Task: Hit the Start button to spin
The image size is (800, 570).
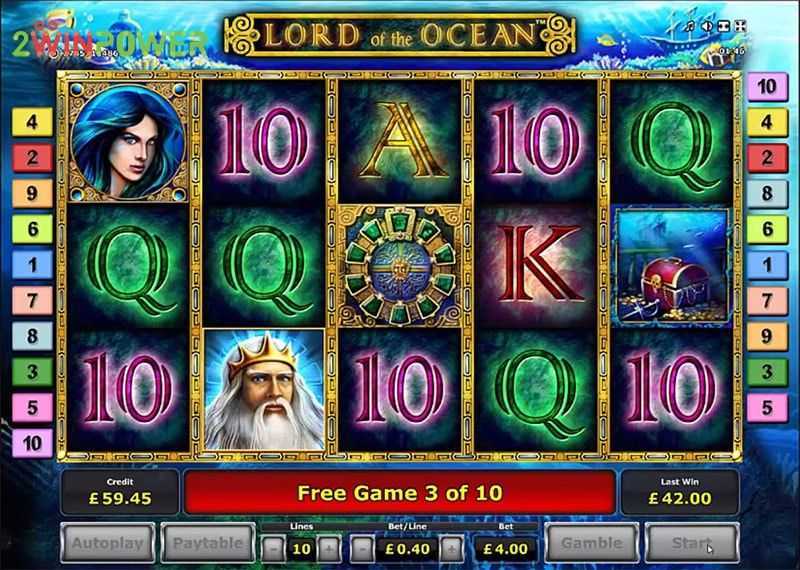Action: pos(692,545)
